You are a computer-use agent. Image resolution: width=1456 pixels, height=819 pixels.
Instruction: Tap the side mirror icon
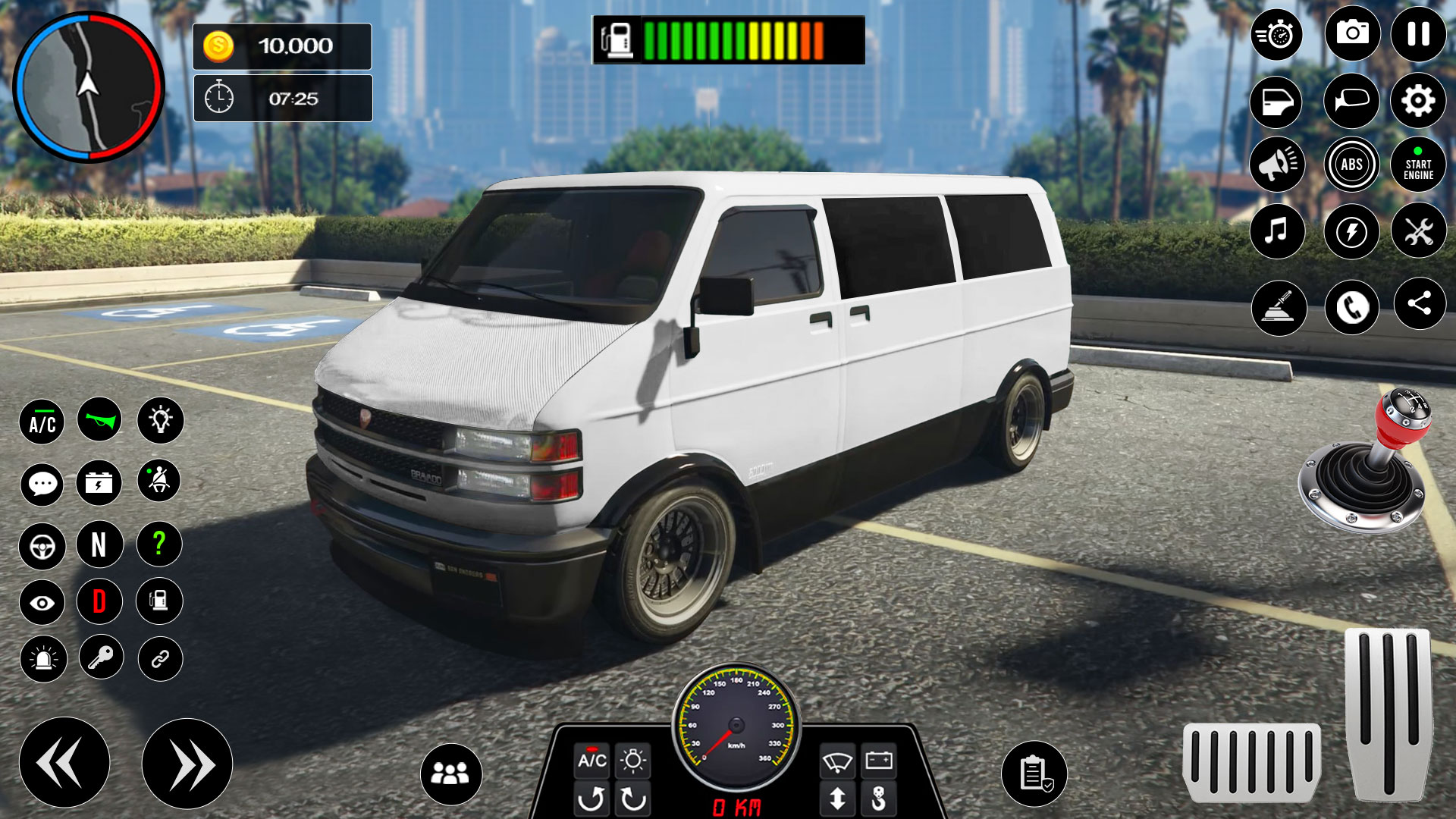pos(1352,99)
